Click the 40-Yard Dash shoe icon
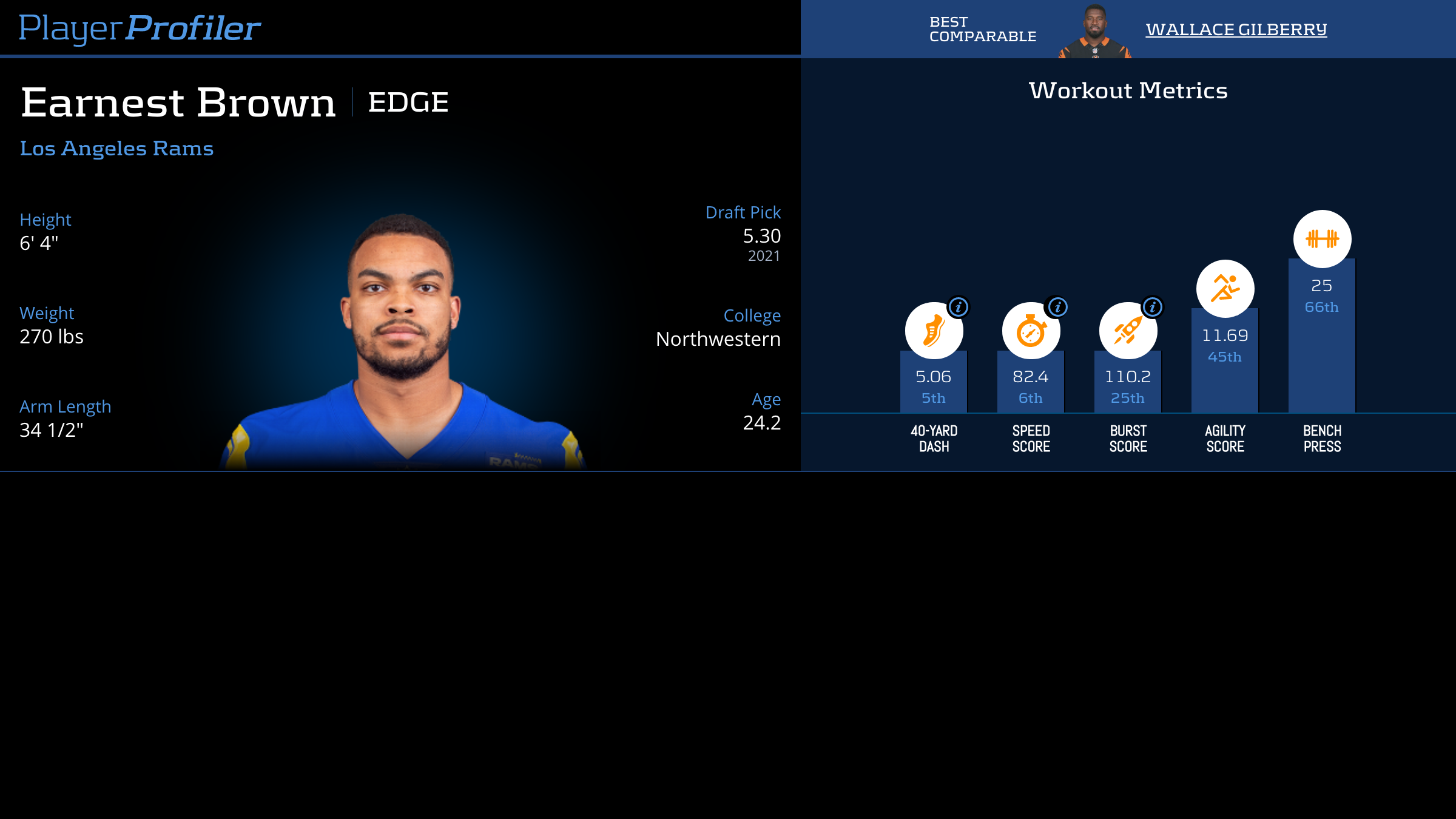 [x=932, y=332]
